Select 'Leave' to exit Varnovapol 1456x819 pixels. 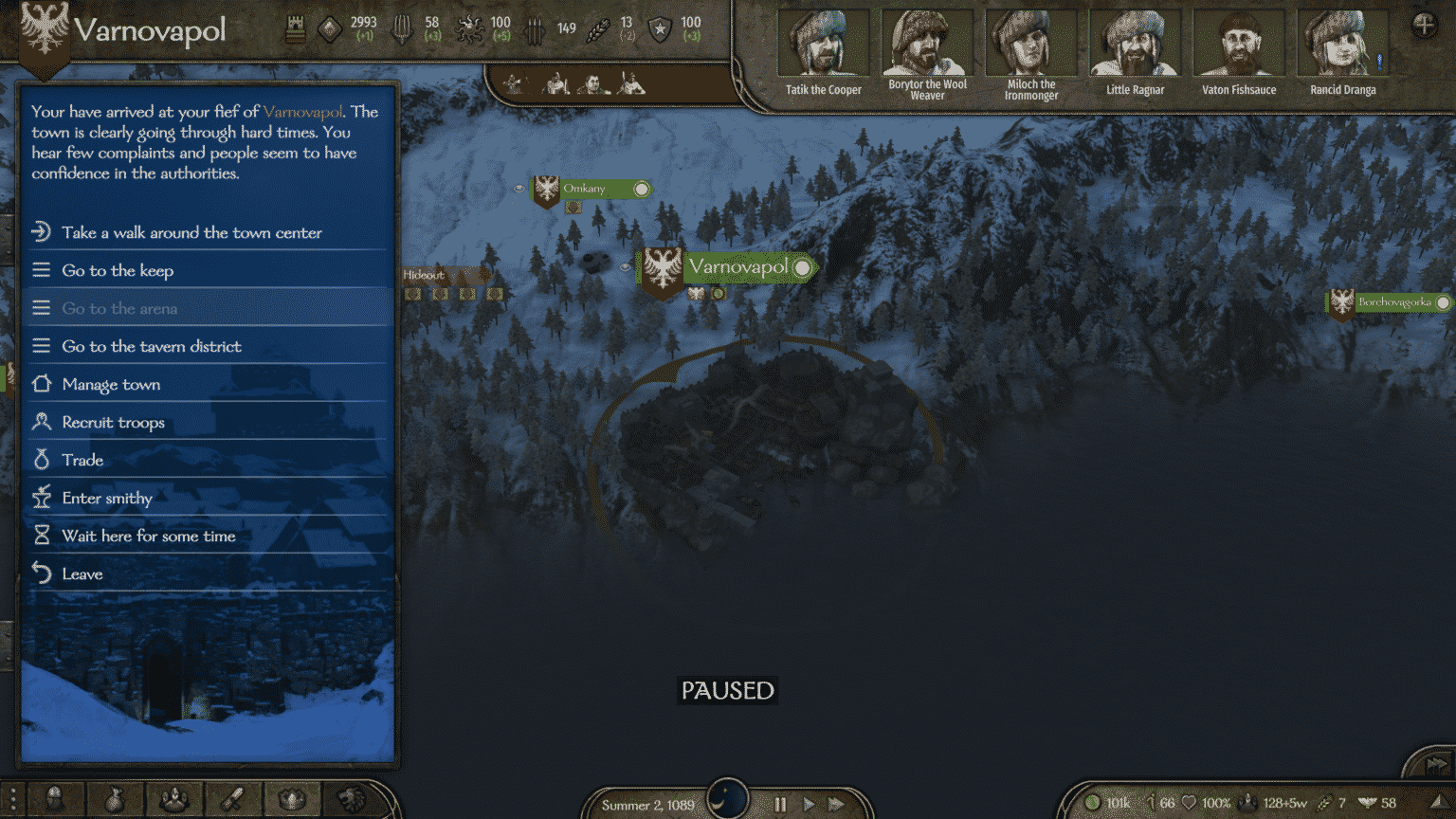83,573
